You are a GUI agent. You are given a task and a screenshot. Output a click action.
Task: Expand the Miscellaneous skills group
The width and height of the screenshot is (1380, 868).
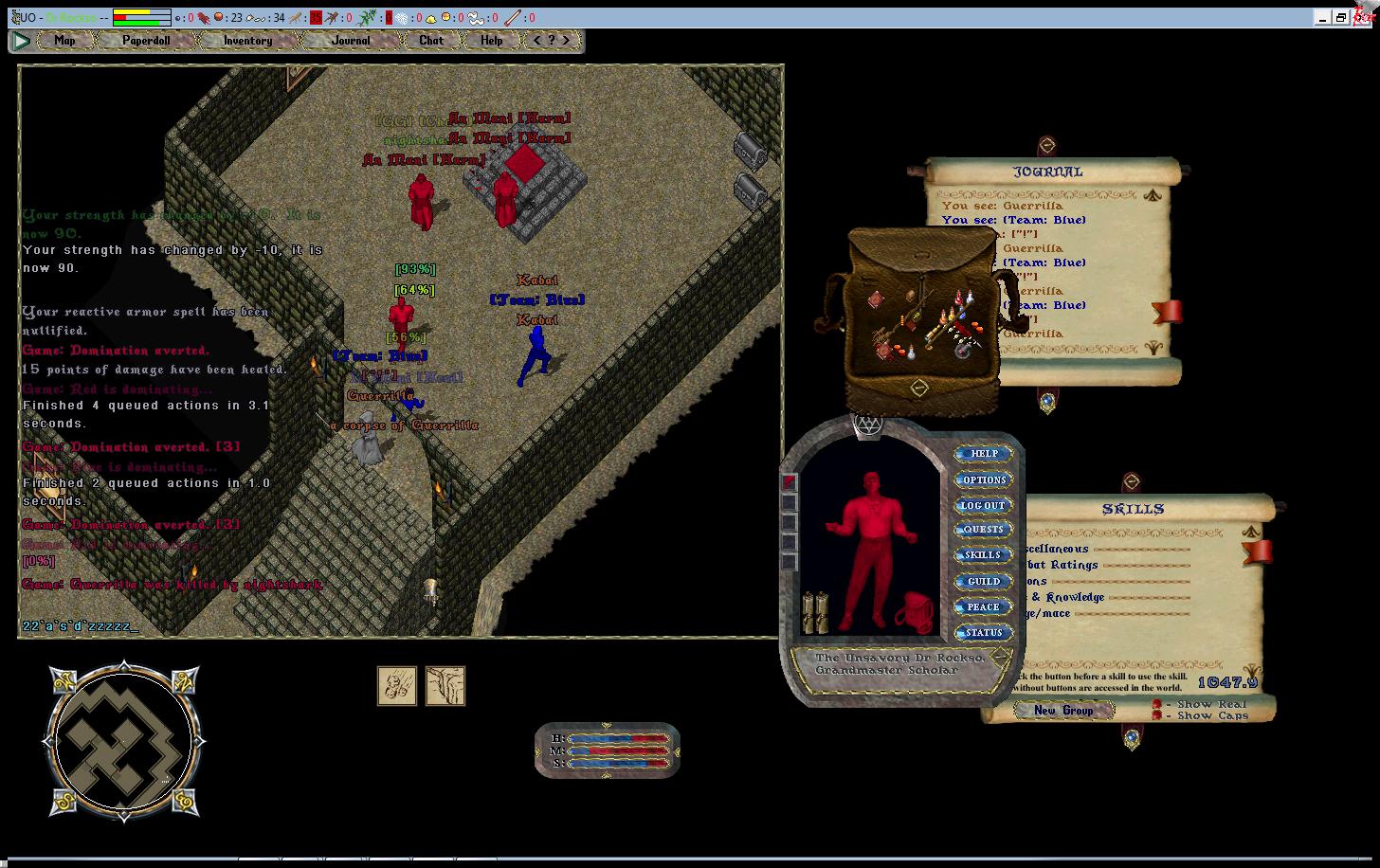pyautogui.click(x=1054, y=549)
